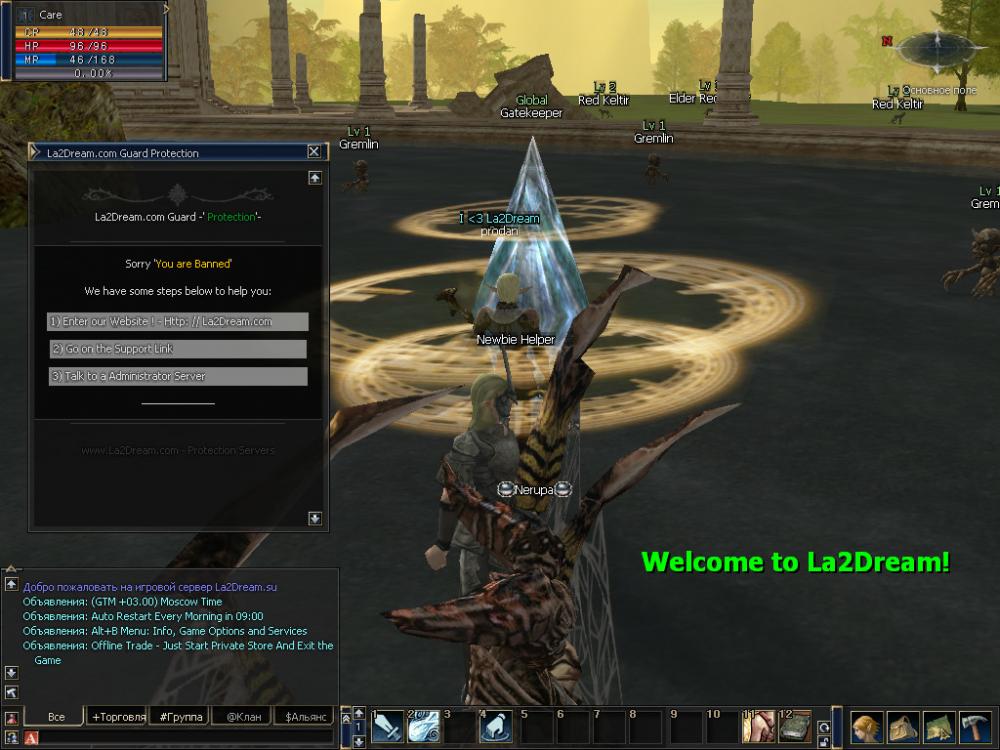Image resolution: width=1000 pixels, height=750 pixels.
Task: Use the item in hotbar slot 11
Action: pos(759,728)
